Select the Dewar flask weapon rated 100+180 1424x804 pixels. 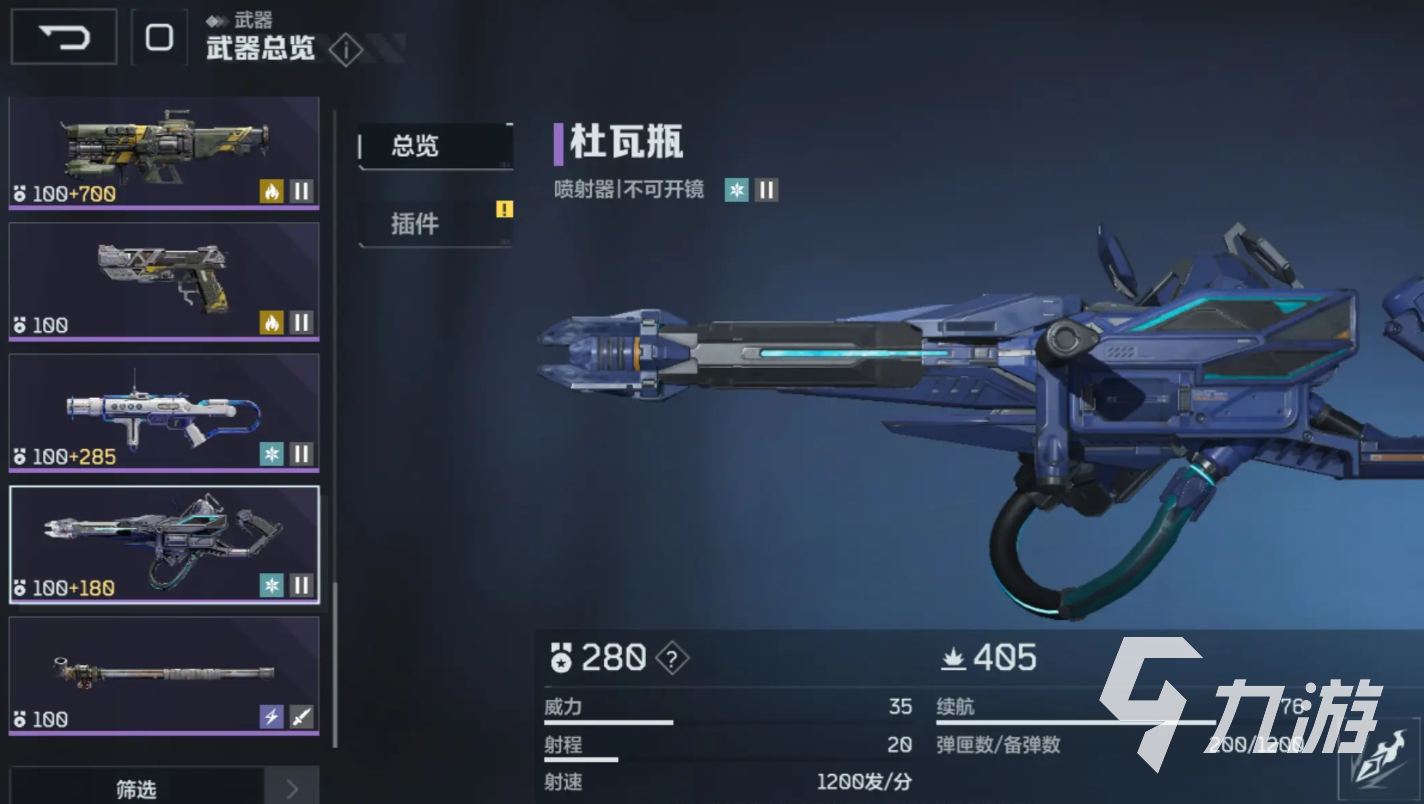click(164, 544)
